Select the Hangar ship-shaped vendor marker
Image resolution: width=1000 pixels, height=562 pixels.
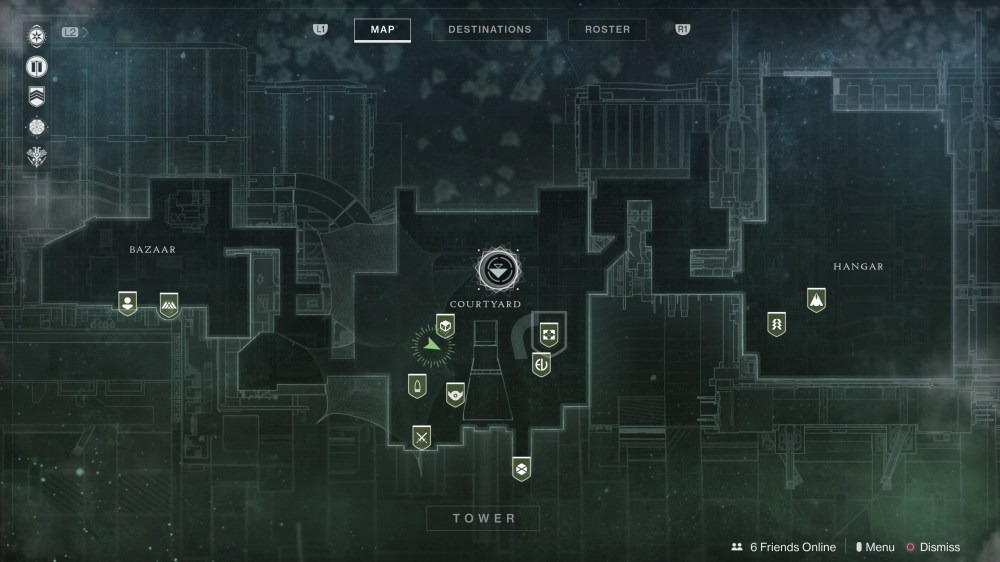(x=817, y=299)
